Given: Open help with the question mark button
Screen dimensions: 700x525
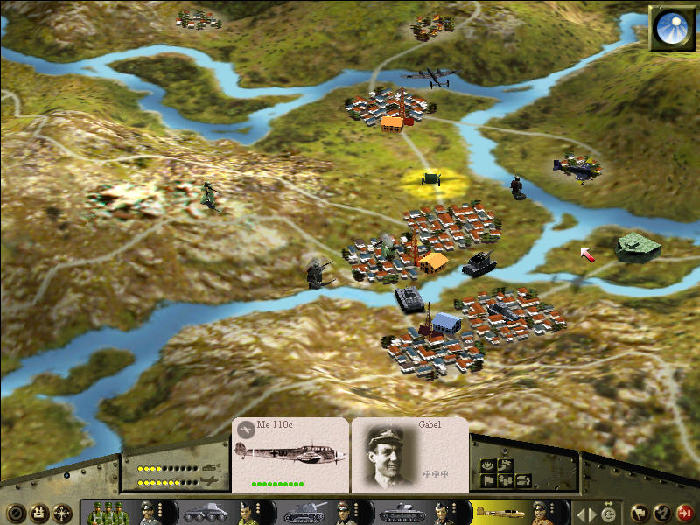Looking at the screenshot, I should (x=664, y=513).
